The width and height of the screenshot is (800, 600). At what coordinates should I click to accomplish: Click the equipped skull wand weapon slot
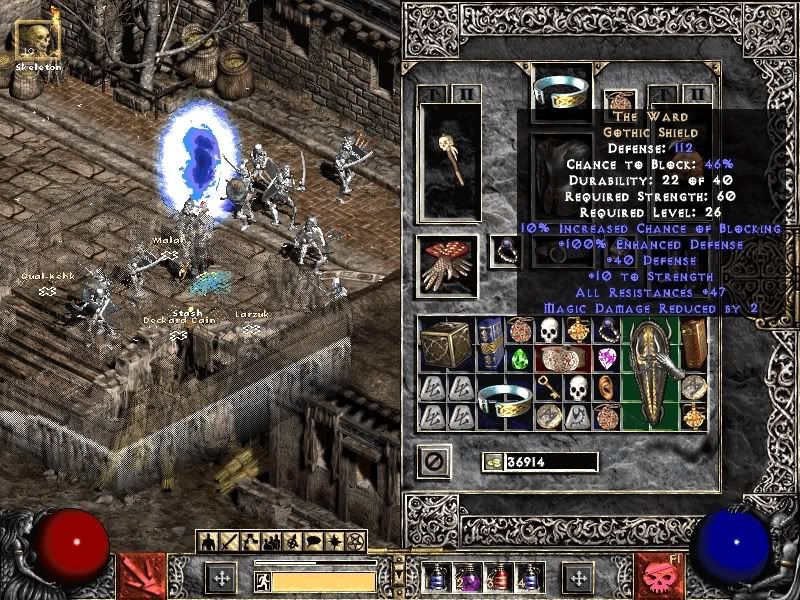pos(447,160)
